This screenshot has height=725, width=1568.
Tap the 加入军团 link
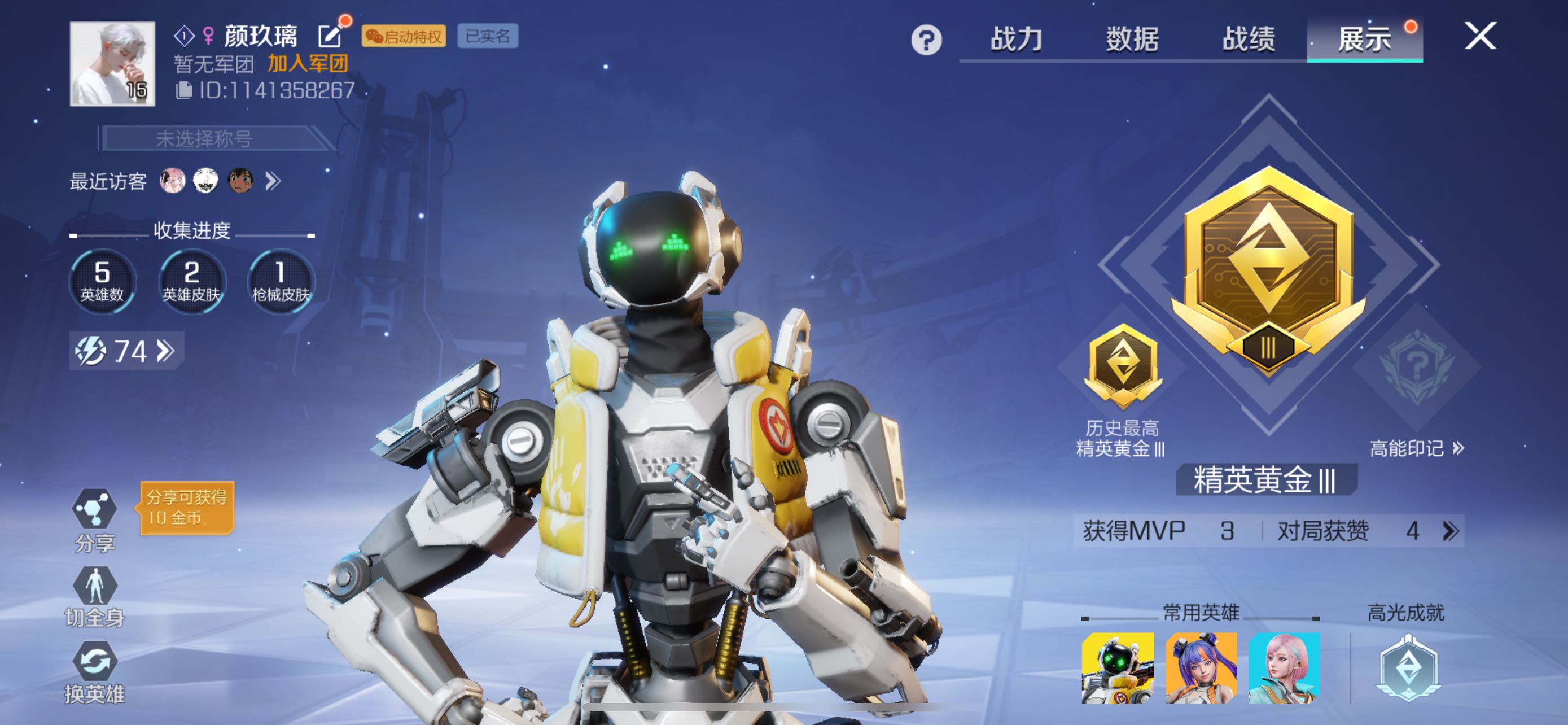pos(308,63)
